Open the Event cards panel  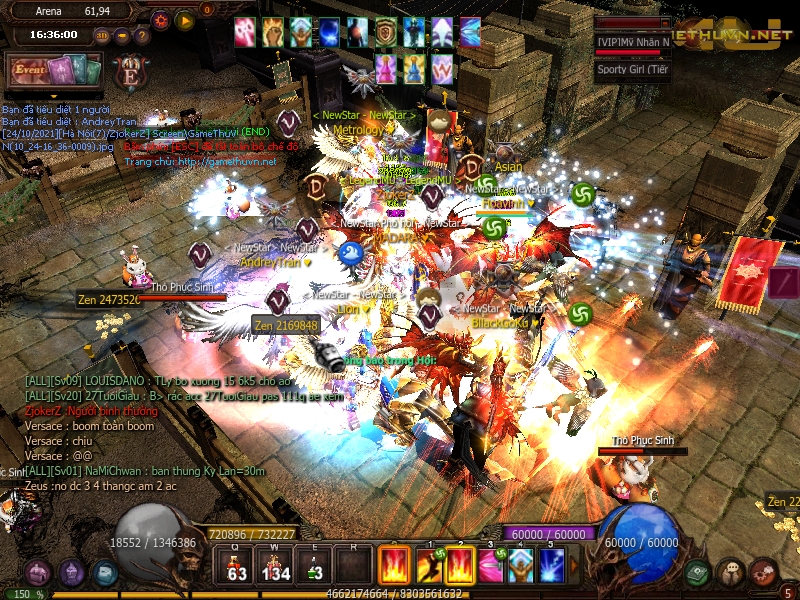pyautogui.click(x=55, y=71)
